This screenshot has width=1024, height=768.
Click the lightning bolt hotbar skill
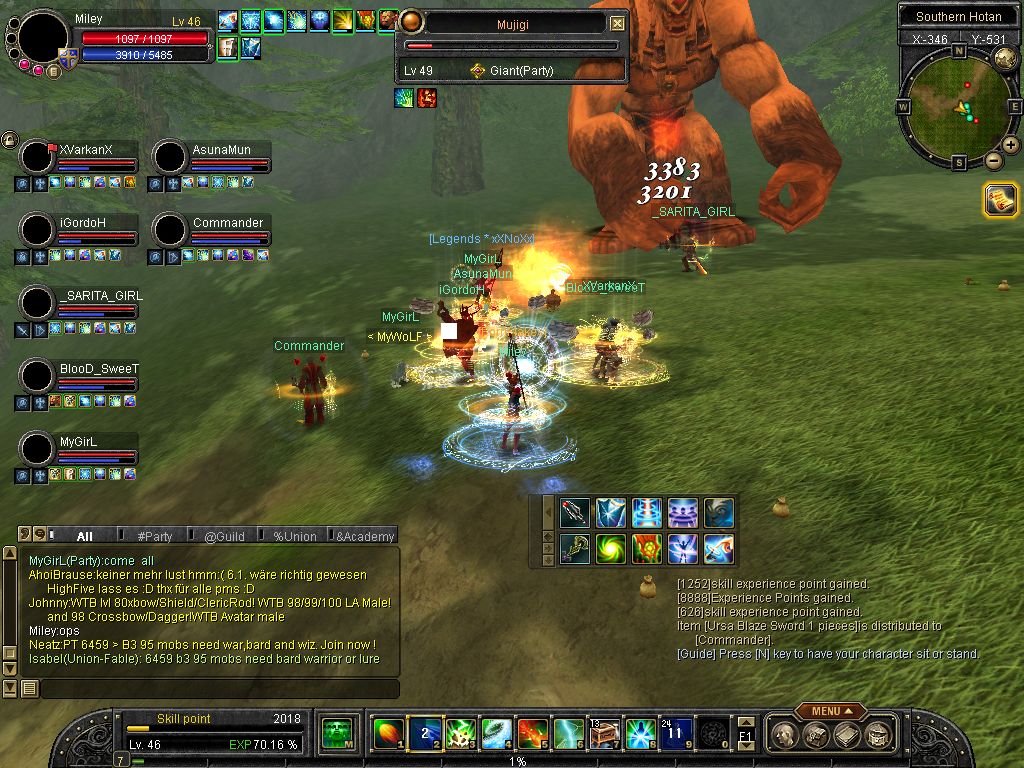pyautogui.click(x=568, y=735)
